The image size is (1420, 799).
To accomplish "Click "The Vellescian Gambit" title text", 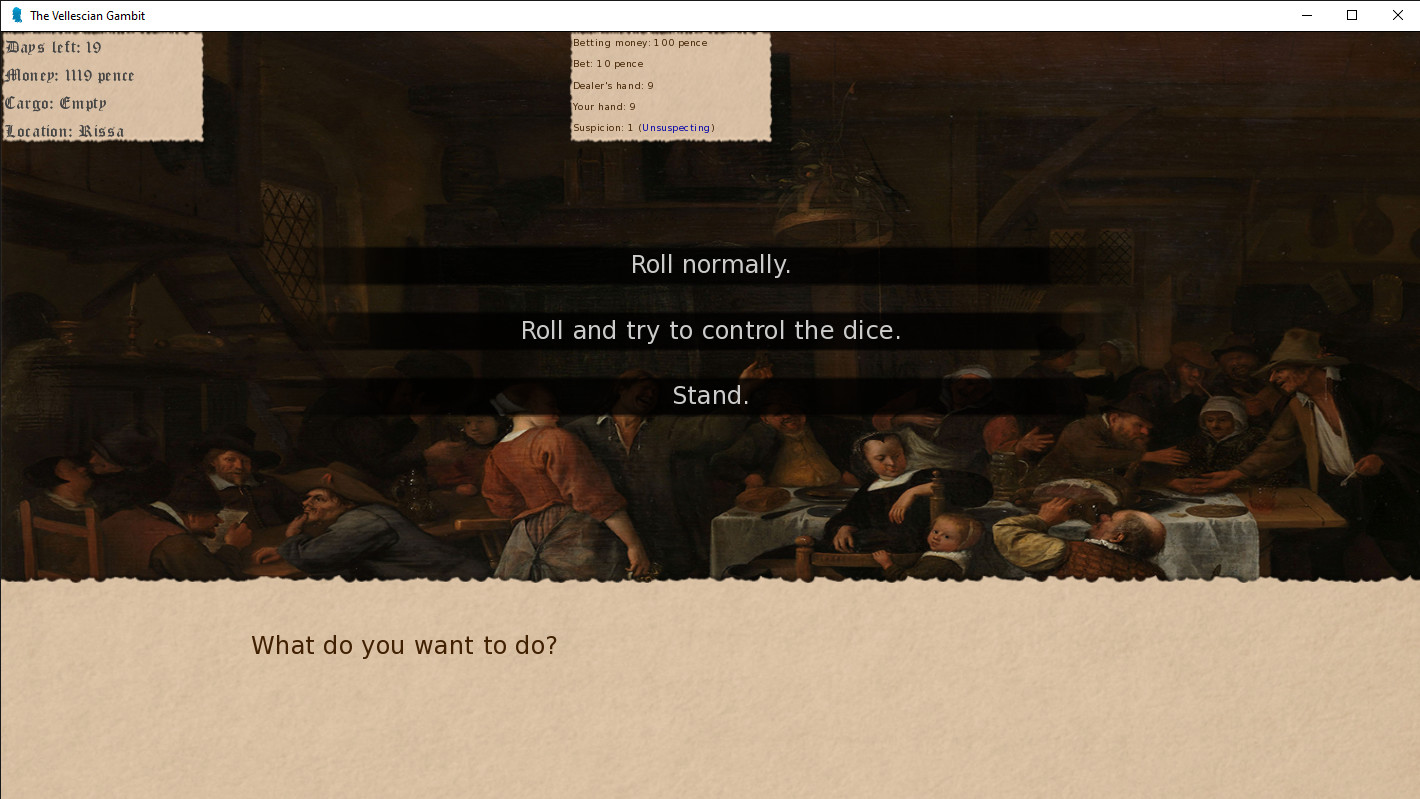I will click(x=86, y=15).
